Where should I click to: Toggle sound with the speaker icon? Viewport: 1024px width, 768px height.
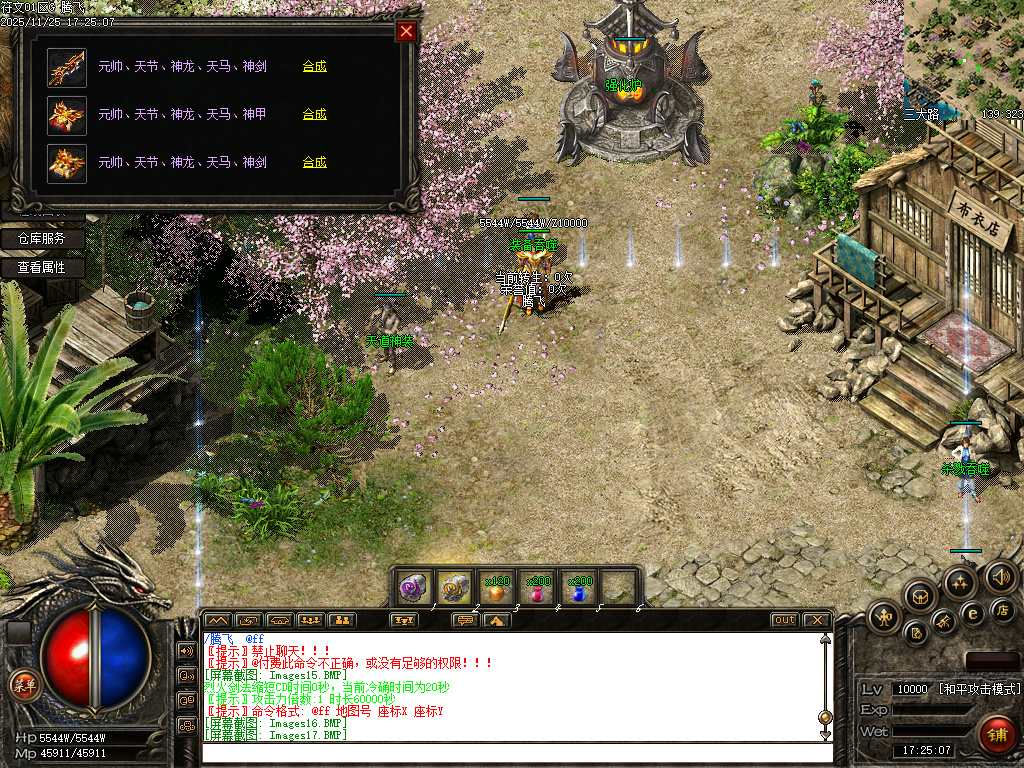[x=1001, y=576]
